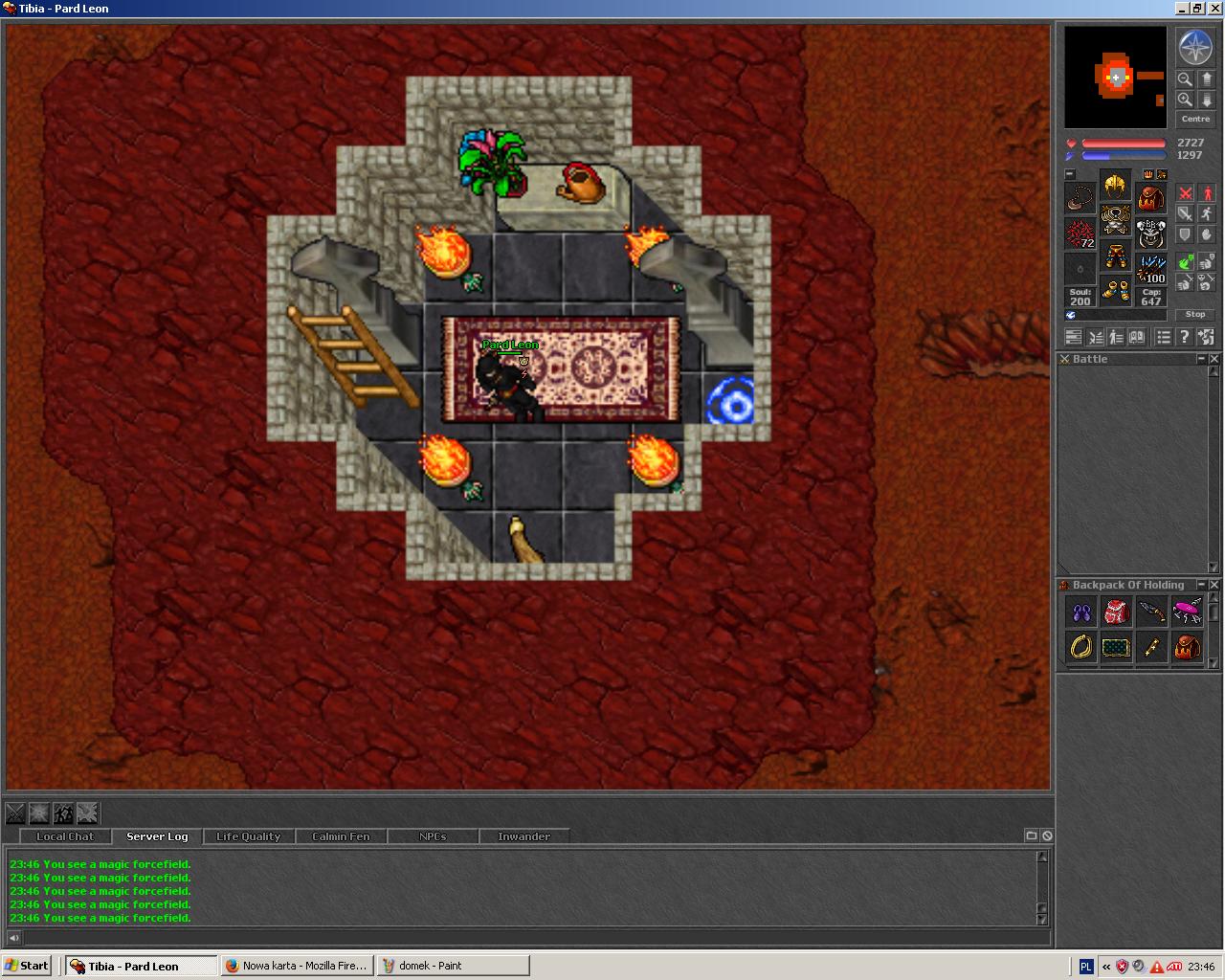This screenshot has width=1225, height=980.
Task: Open the help question mark button
Action: click(1185, 337)
